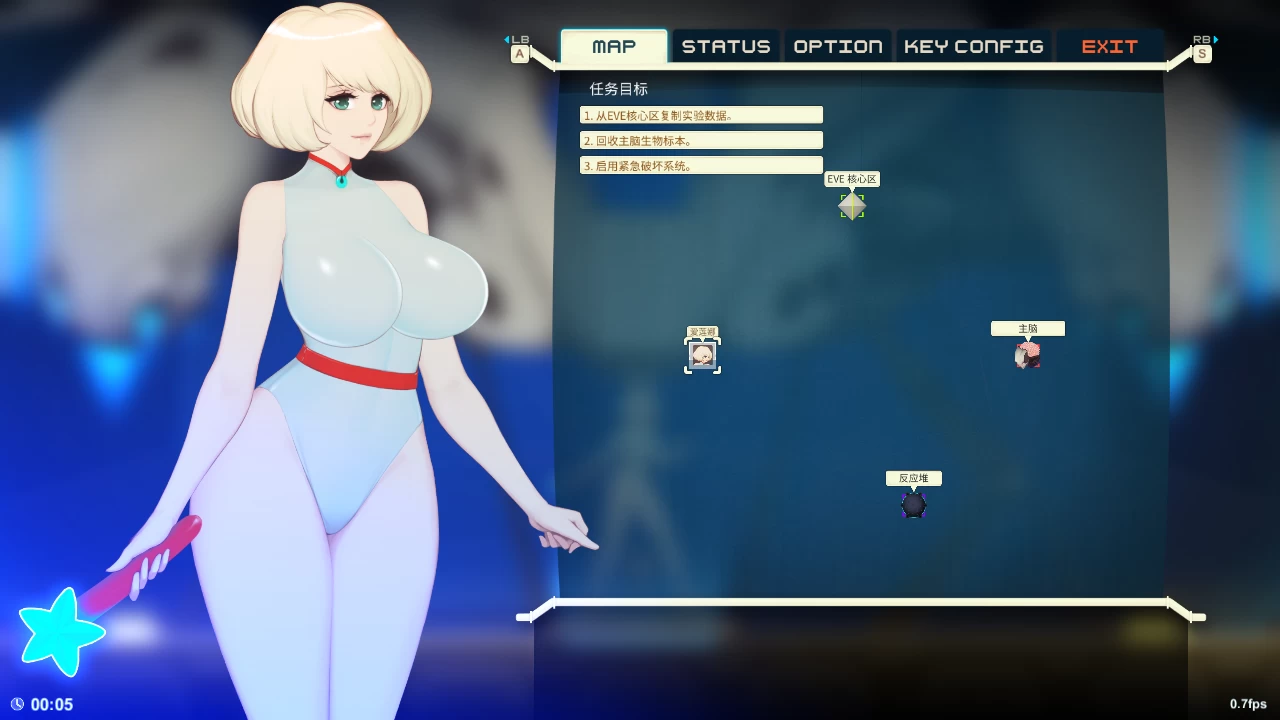The image size is (1280, 720).
Task: Click the 爱莲娜 player portrait marker
Action: pos(702,354)
